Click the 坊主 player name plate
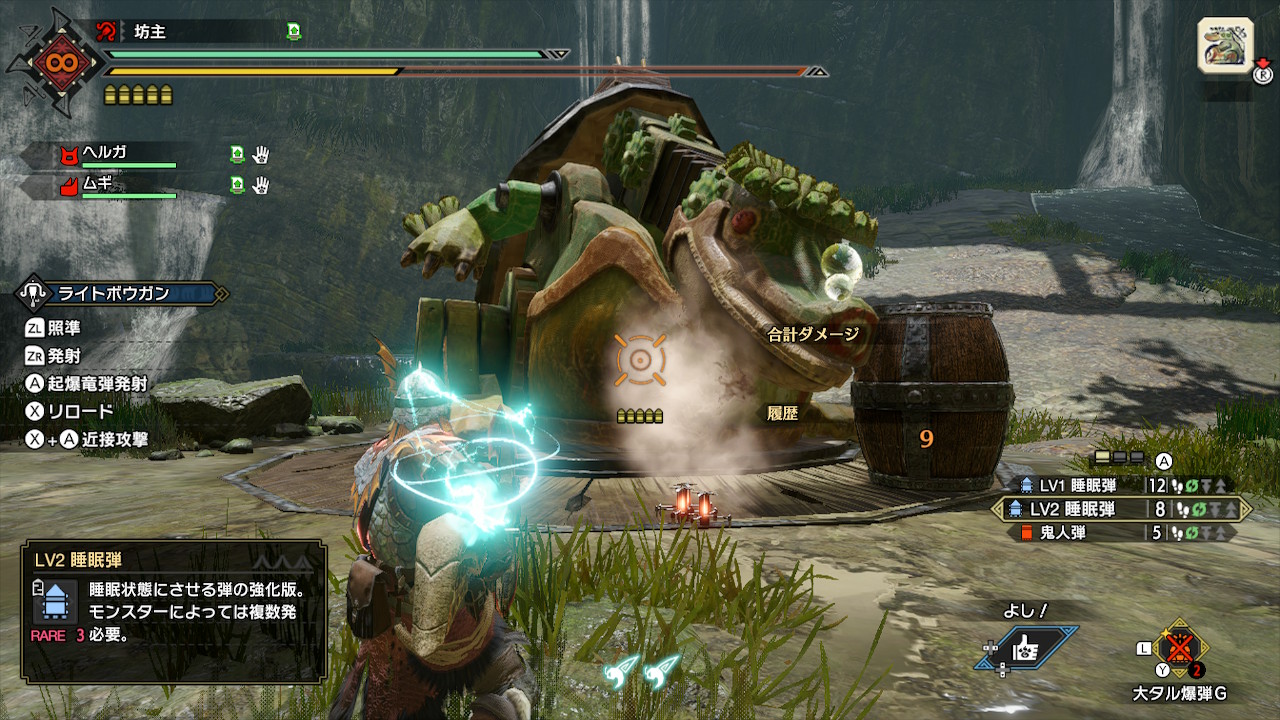Screen dimensions: 1280x720 point(200,32)
